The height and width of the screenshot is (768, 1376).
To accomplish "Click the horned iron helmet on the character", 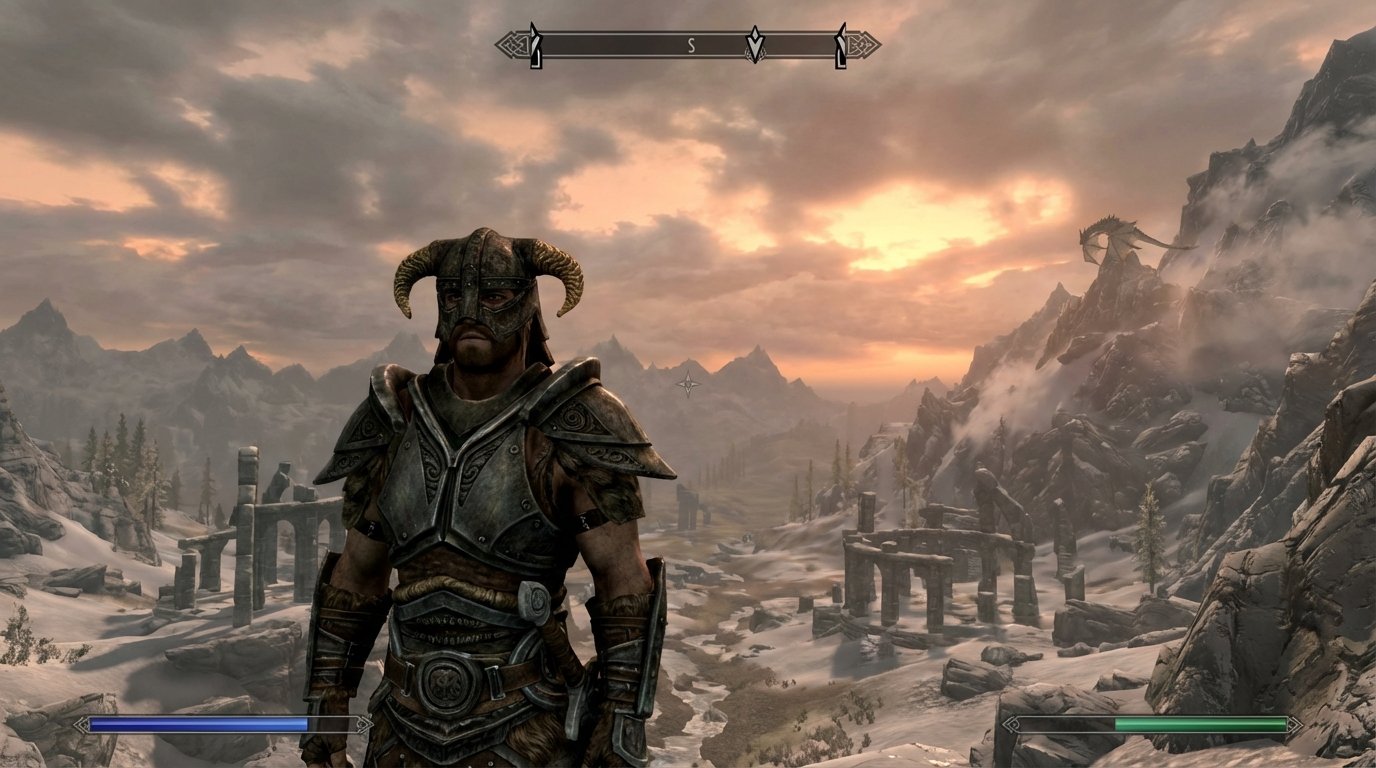I will click(x=487, y=290).
